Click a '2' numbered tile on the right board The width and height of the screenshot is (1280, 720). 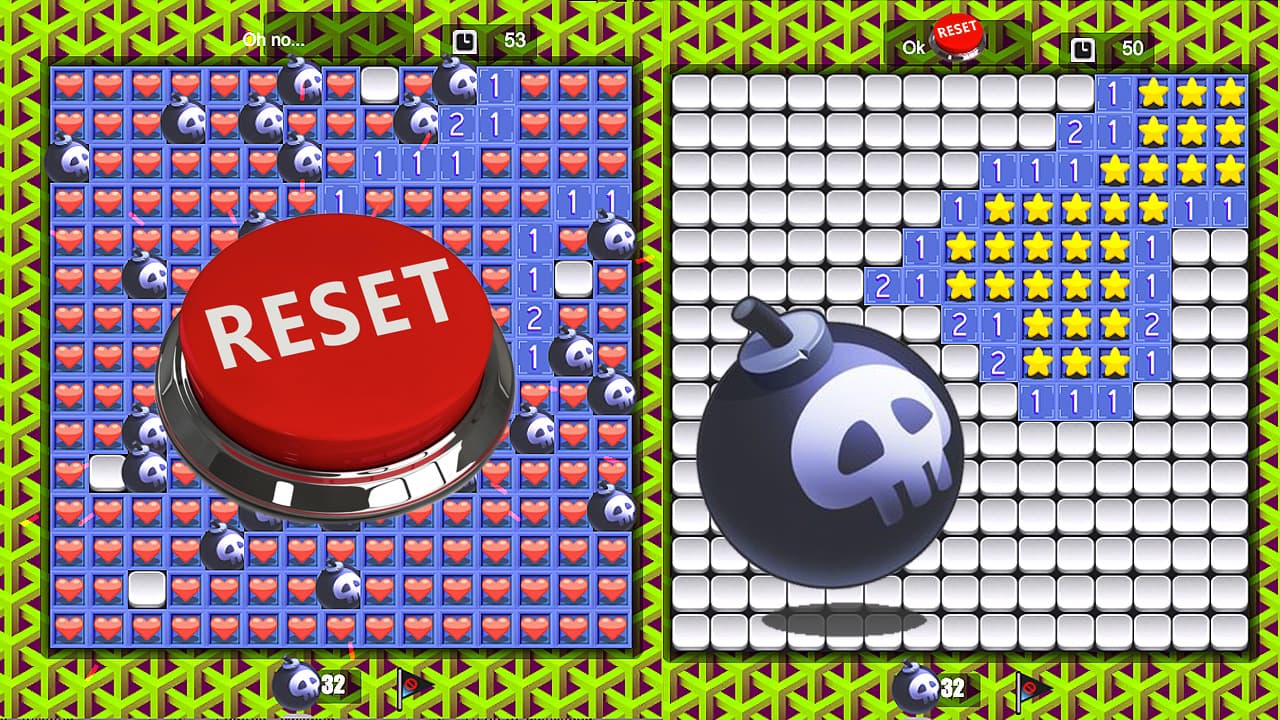coord(1074,129)
